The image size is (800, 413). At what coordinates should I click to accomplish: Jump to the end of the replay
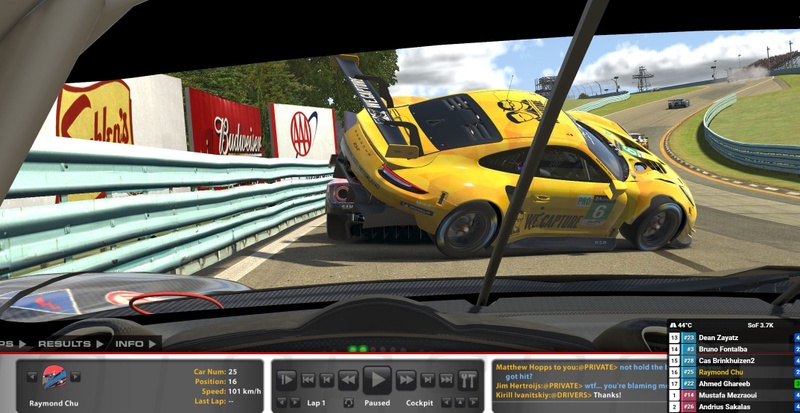pyautogui.click(x=447, y=379)
